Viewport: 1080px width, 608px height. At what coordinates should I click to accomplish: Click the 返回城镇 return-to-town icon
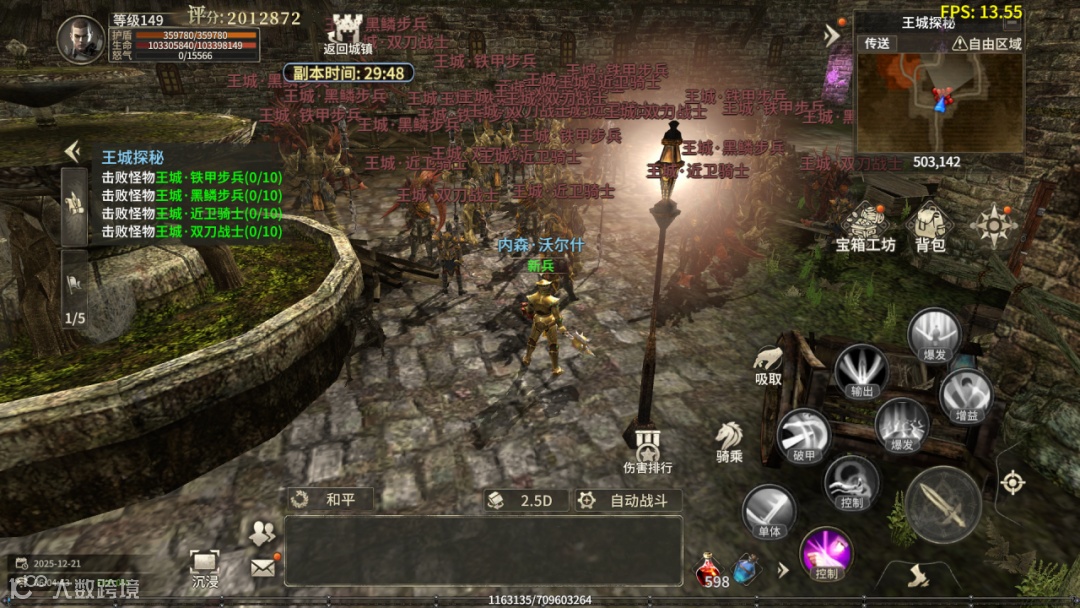pos(347,30)
